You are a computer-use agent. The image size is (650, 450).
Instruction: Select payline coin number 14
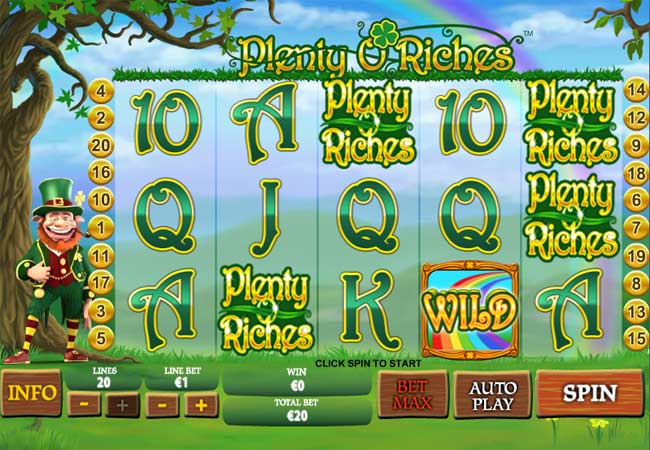634,91
